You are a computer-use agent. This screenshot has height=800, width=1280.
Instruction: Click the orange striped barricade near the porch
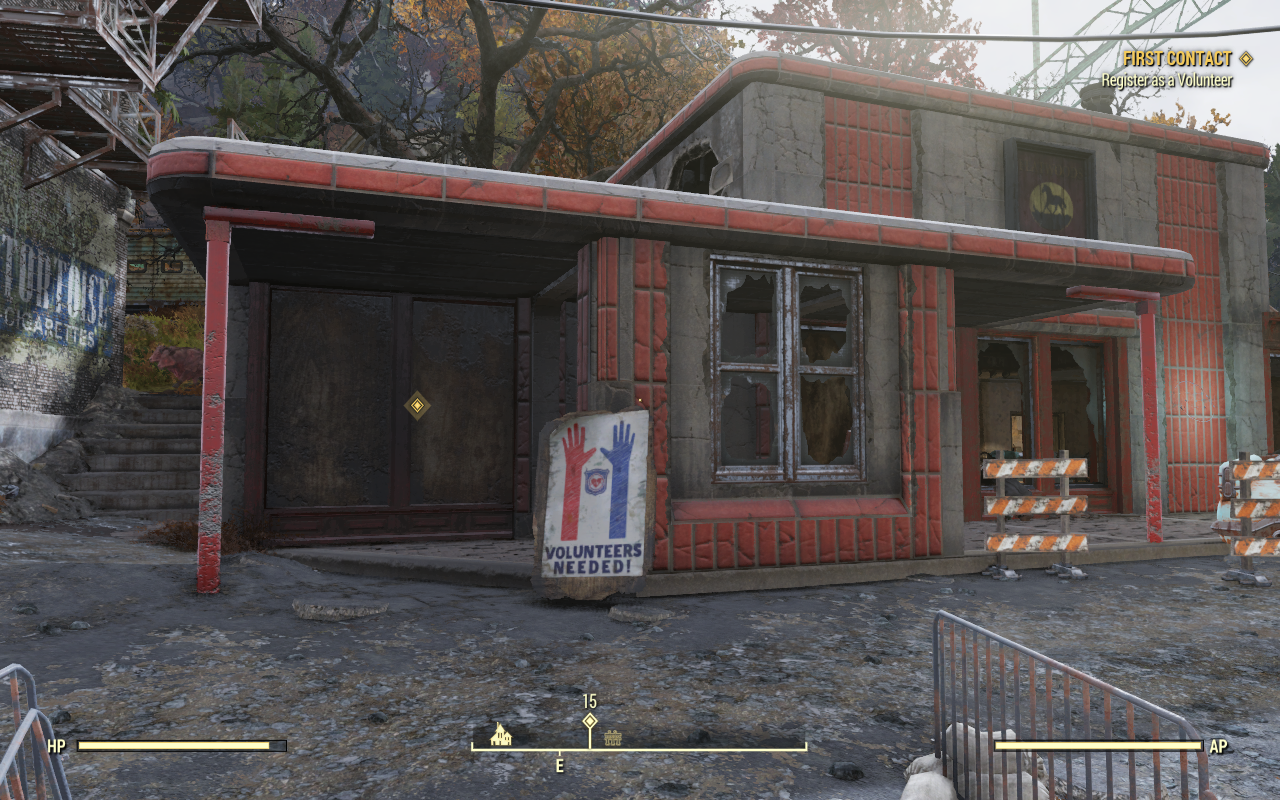coord(1037,505)
